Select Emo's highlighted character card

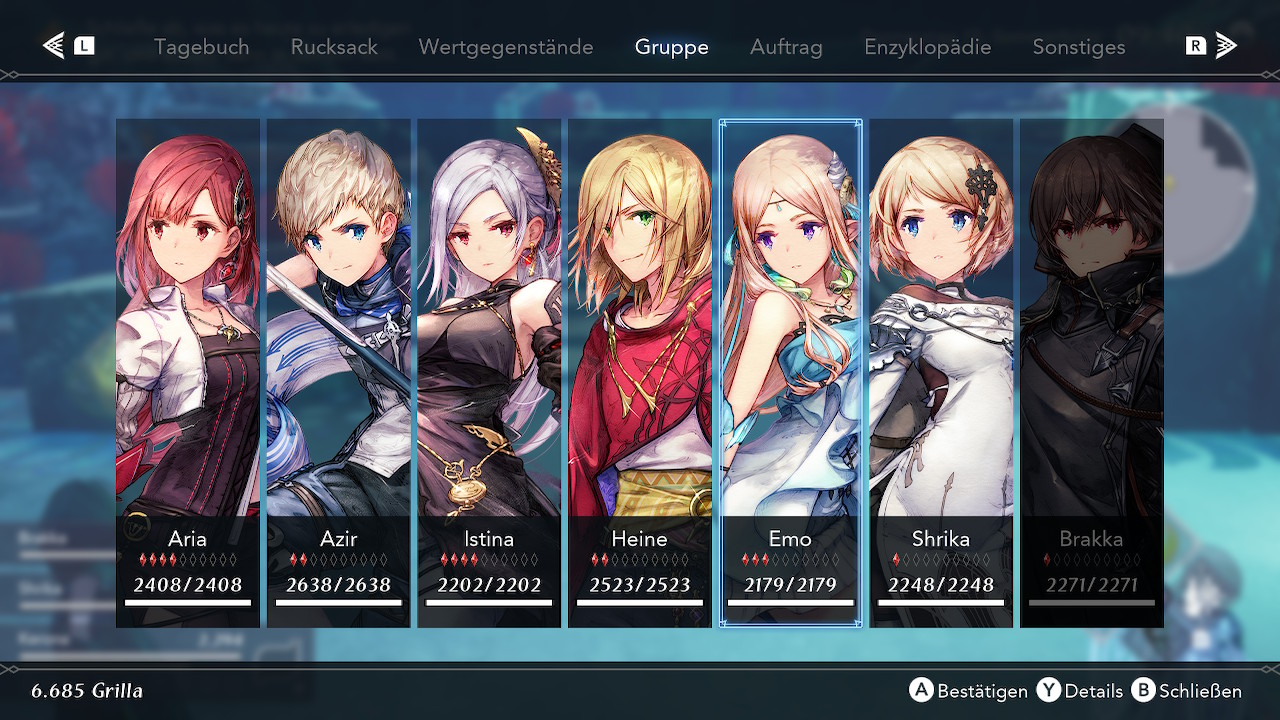click(790, 372)
